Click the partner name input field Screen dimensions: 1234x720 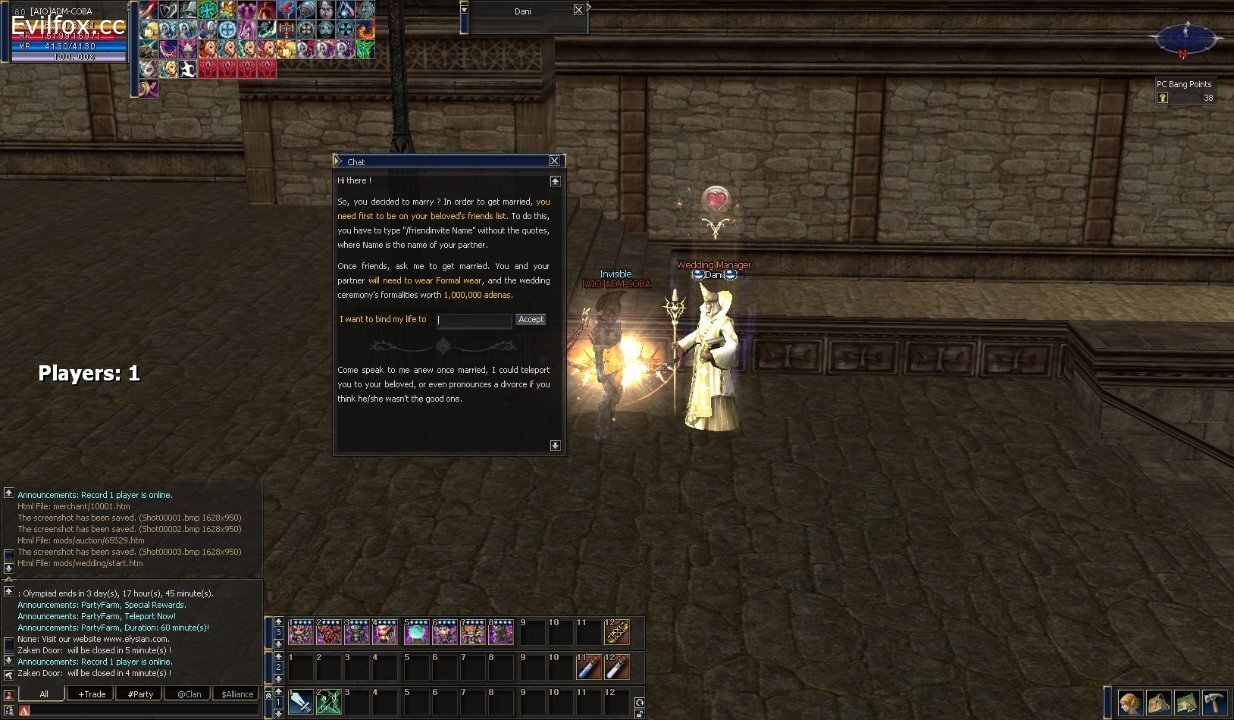tap(474, 320)
